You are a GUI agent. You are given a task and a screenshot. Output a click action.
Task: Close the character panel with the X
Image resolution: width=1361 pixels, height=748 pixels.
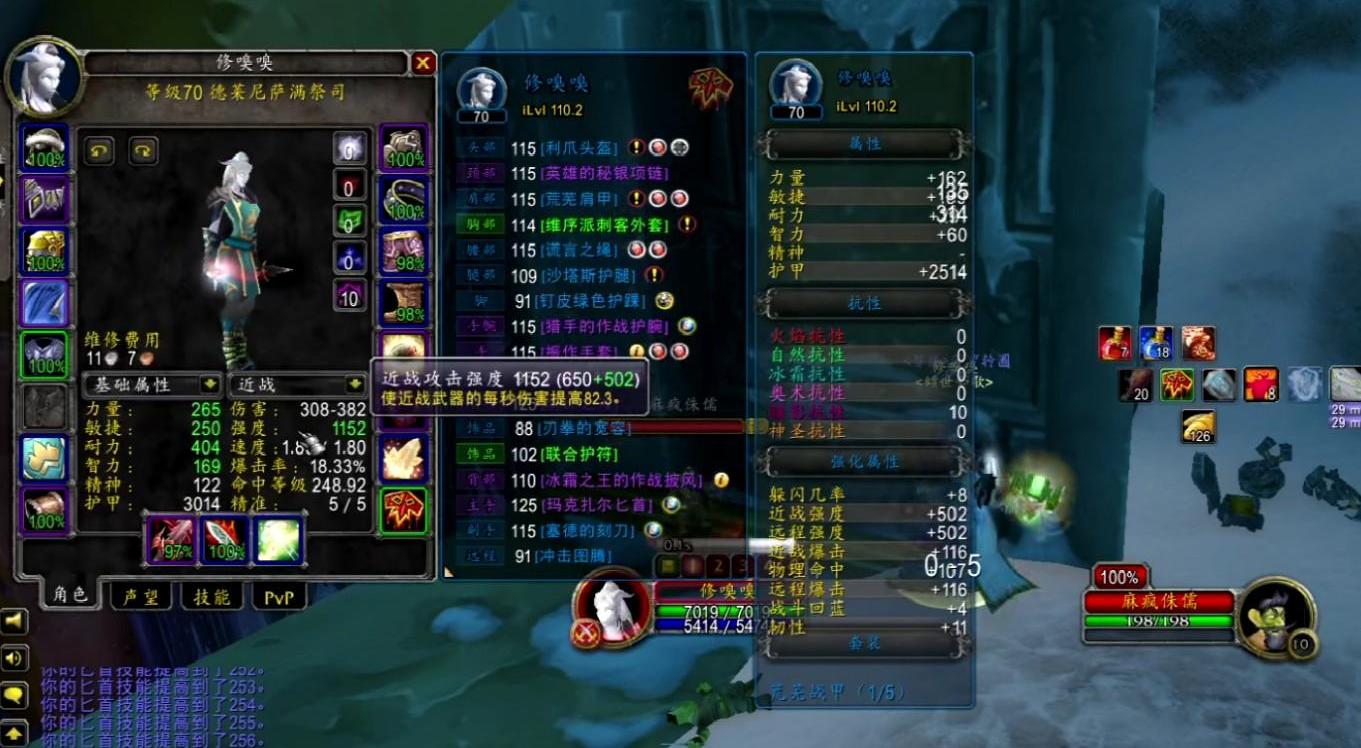pyautogui.click(x=423, y=63)
